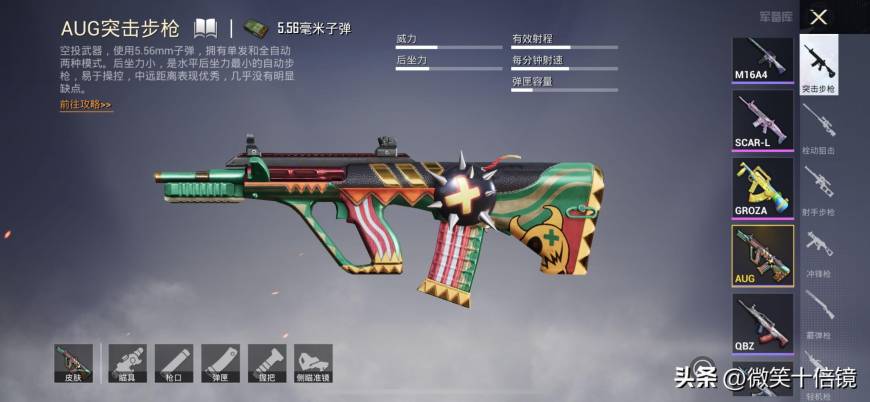Select the 握把 grip attachment slot
The image size is (870, 402).
(267, 364)
